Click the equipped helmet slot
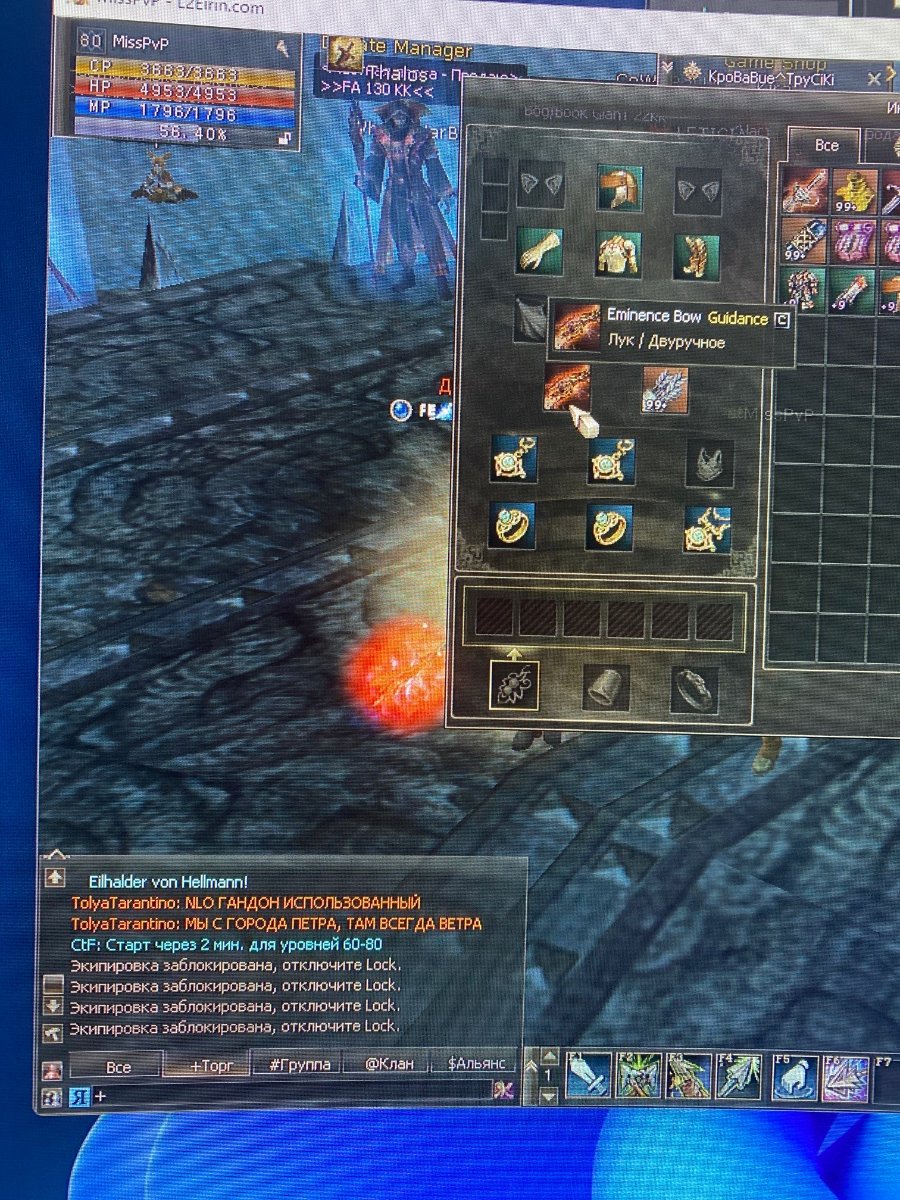Screen dimensions: 900x1200 pyautogui.click(x=619, y=188)
